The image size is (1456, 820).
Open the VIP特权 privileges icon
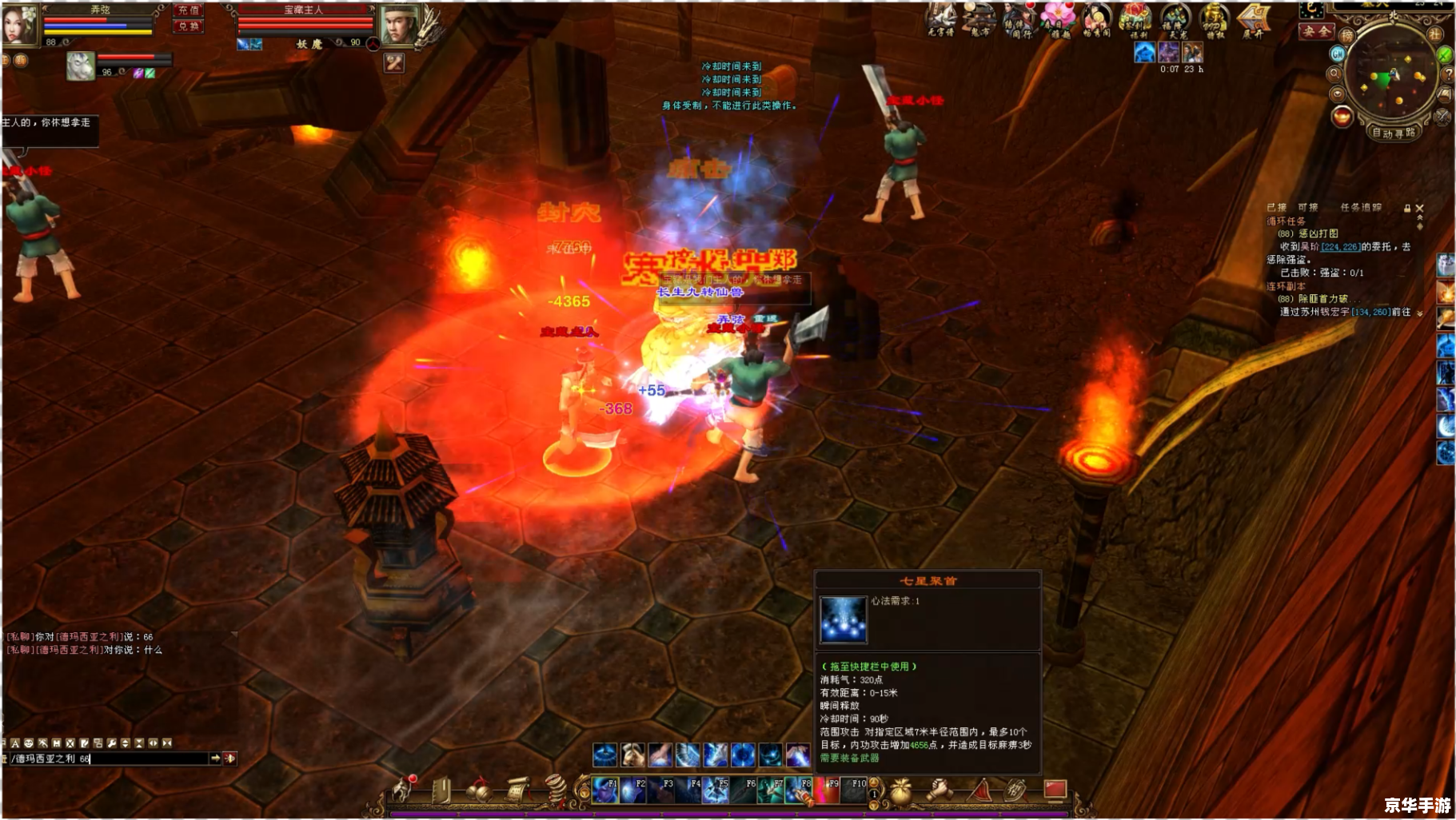tap(1214, 19)
